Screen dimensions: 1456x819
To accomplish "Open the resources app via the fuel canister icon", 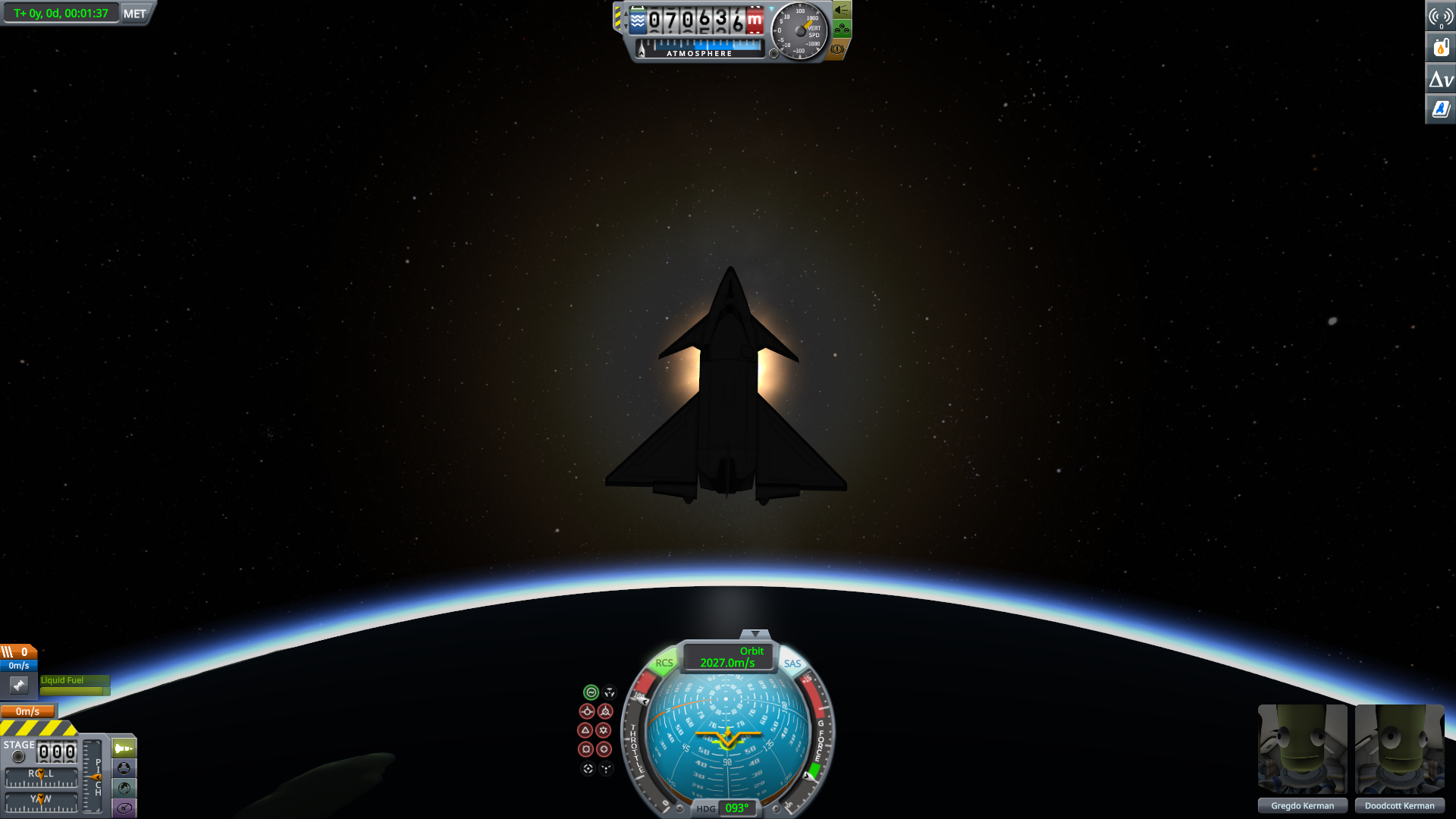I will pyautogui.click(x=1441, y=47).
